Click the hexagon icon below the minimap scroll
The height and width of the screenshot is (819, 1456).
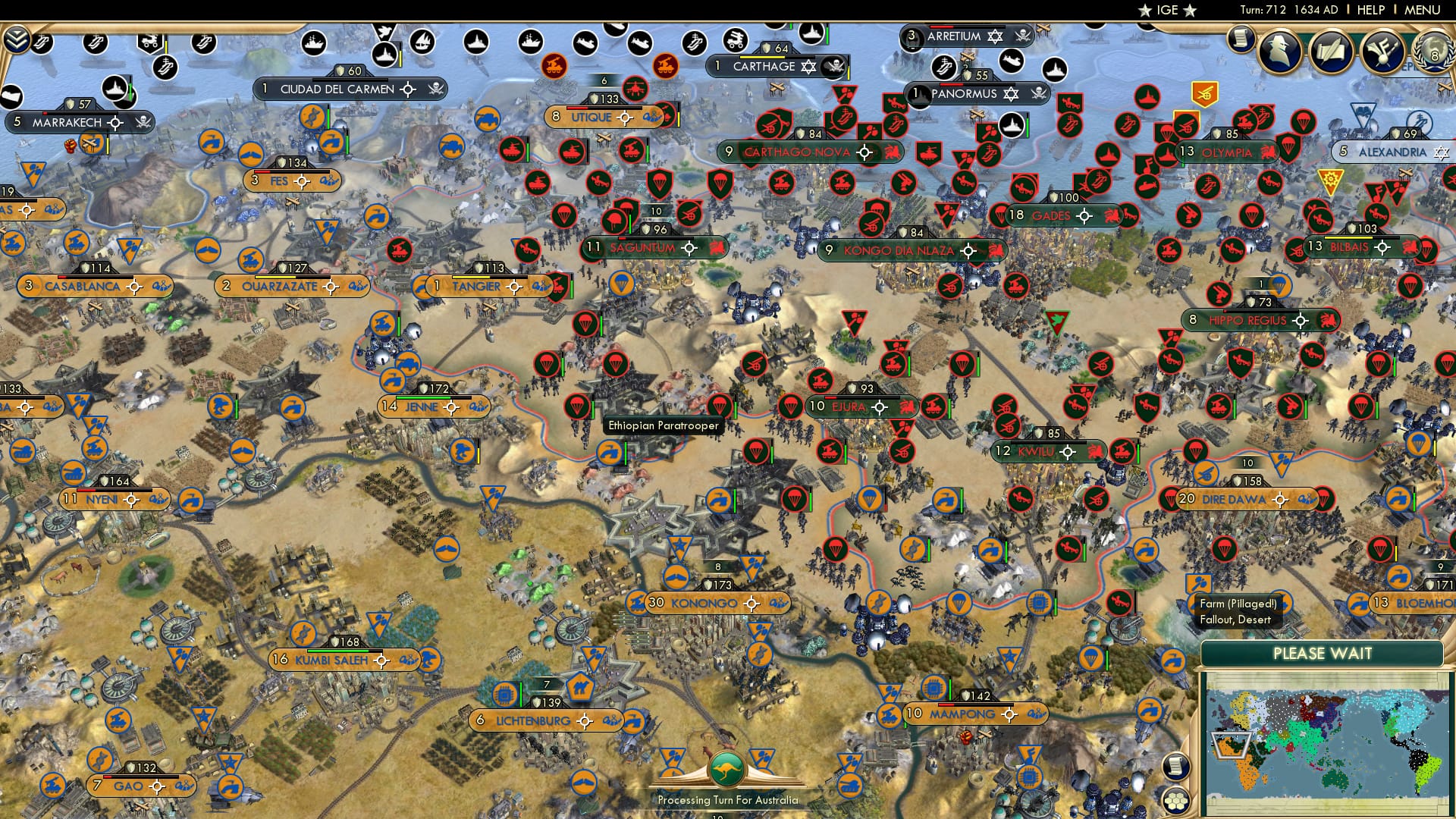coord(1175,802)
